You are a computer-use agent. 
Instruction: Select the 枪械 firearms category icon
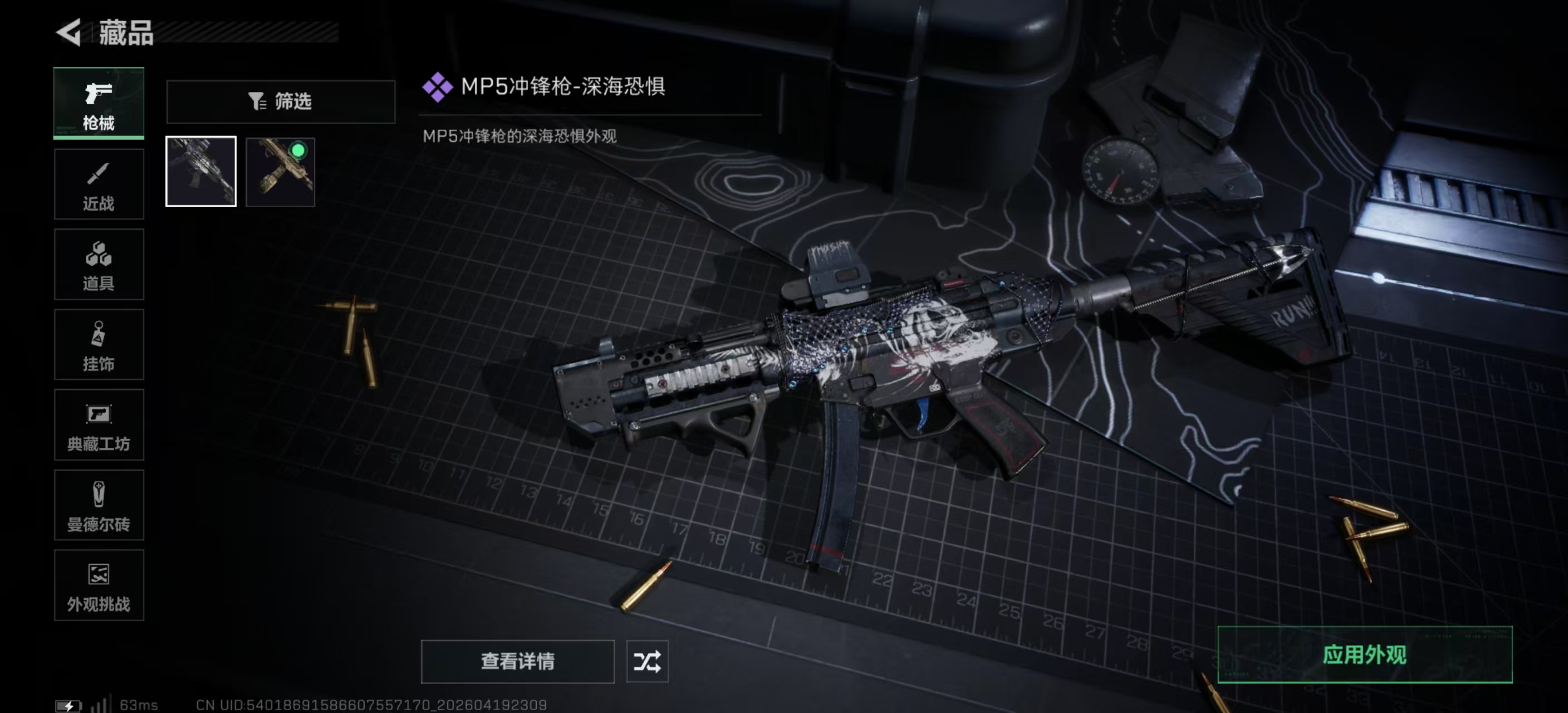pos(99,94)
